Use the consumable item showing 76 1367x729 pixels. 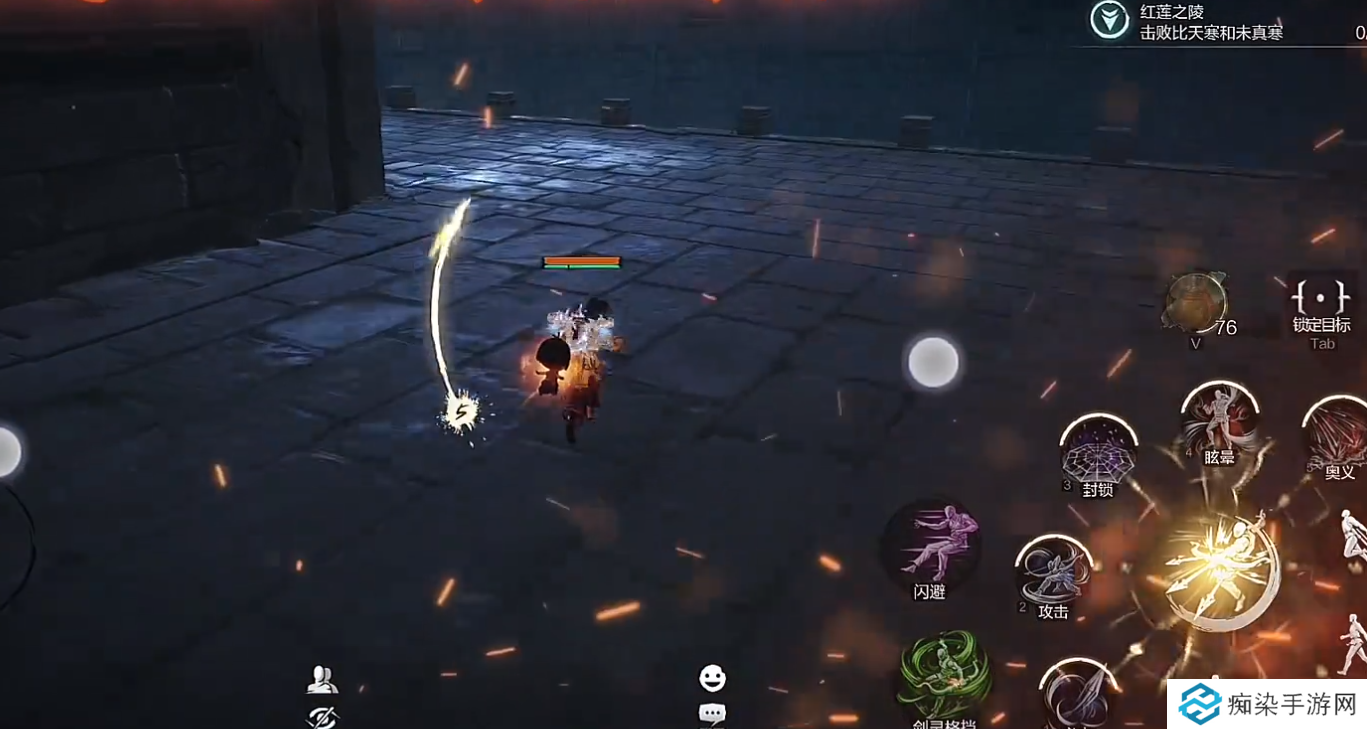tap(1195, 303)
